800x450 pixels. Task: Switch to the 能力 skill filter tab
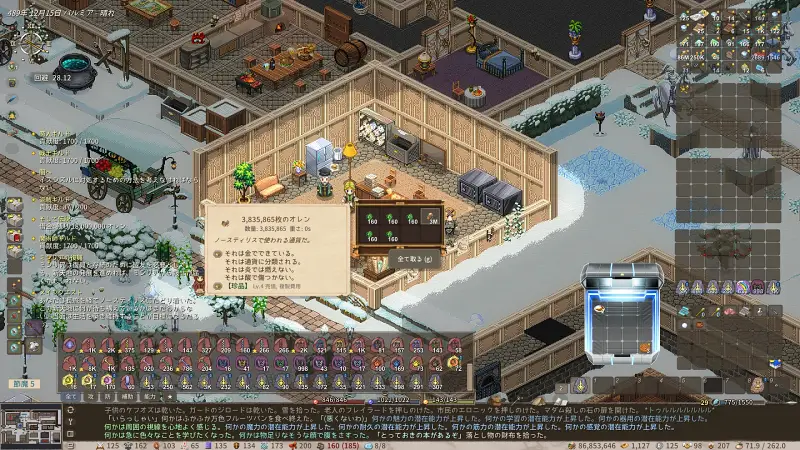coord(153,396)
